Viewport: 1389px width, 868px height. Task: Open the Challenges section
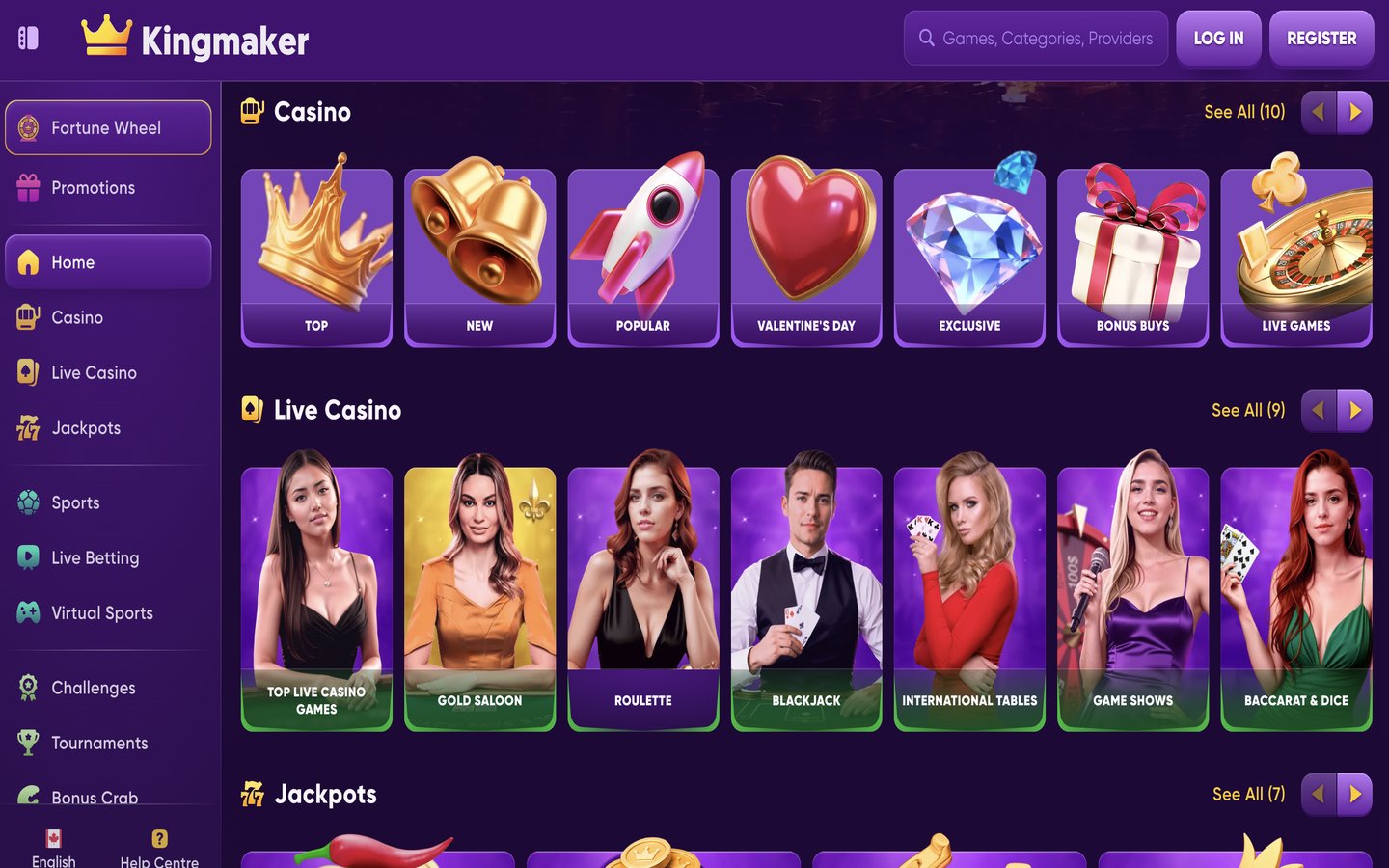pyautogui.click(x=93, y=688)
